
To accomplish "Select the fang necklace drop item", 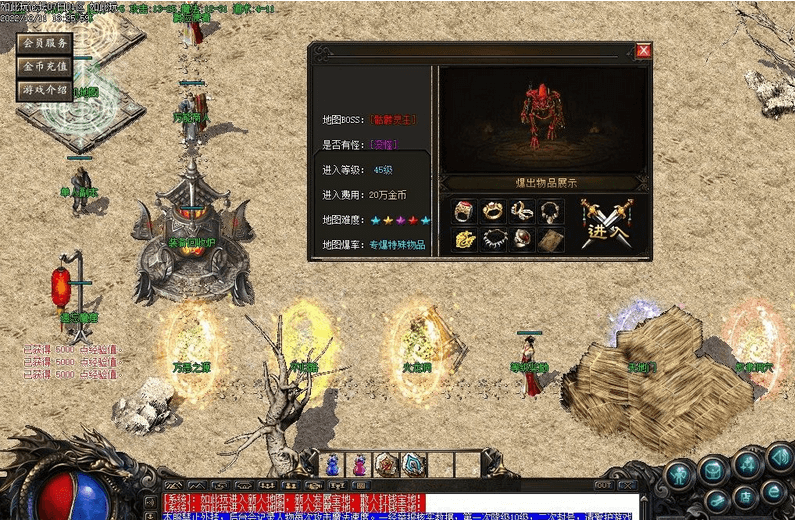I will (493, 240).
